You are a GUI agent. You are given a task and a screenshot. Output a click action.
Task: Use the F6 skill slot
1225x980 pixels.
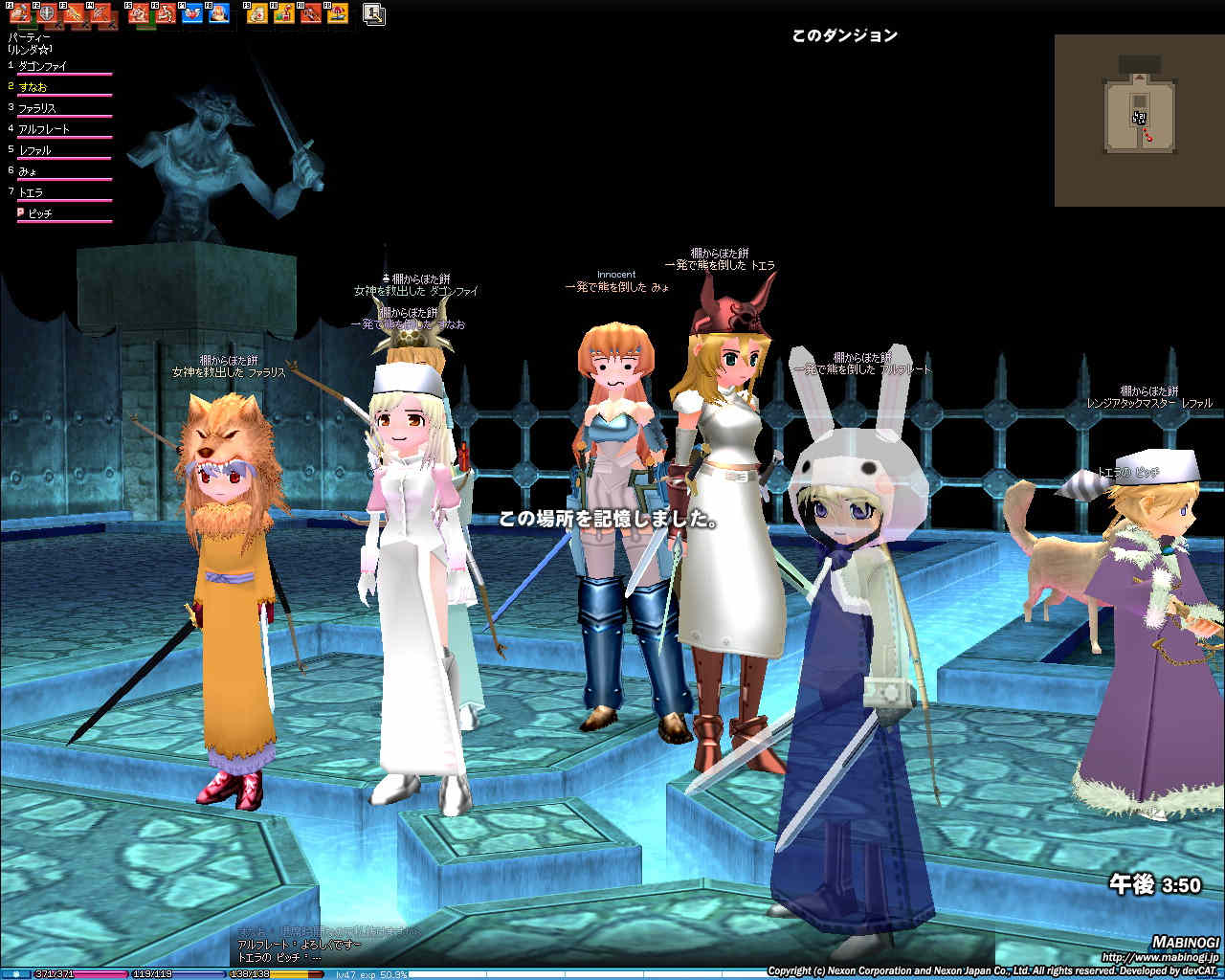click(x=165, y=13)
